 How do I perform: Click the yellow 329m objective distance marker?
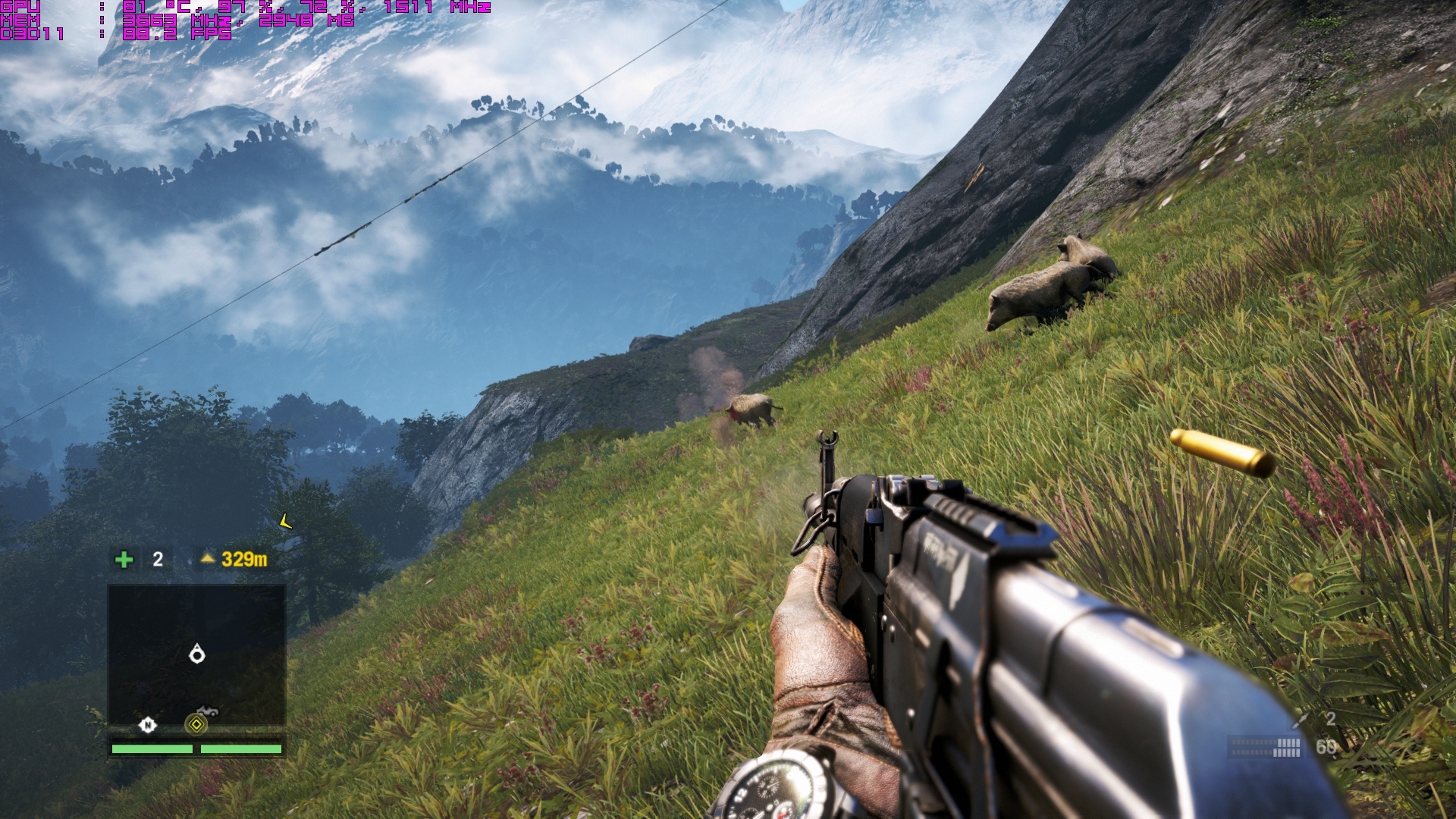click(234, 560)
